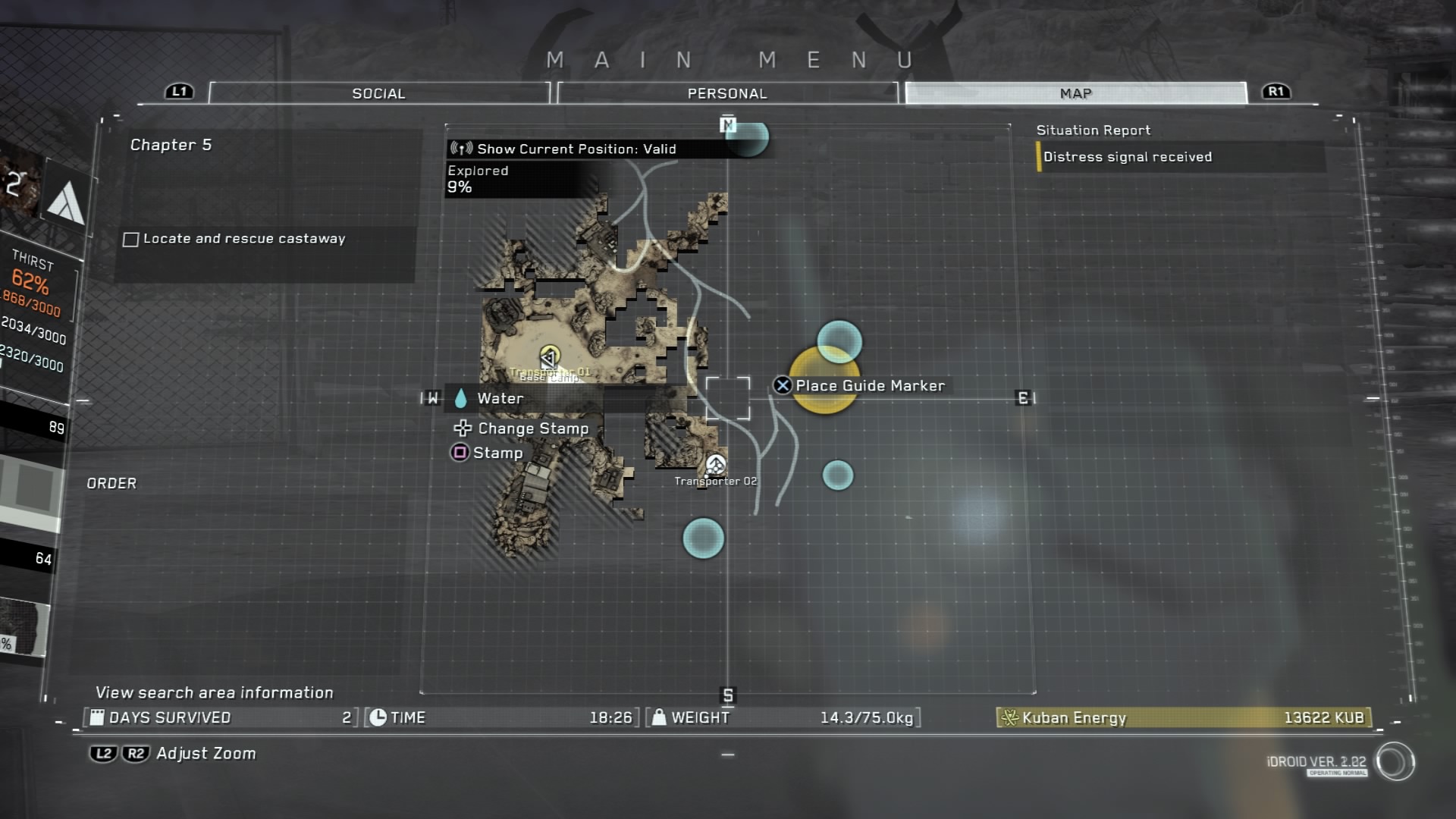This screenshot has width=1456, height=819.
Task: Select the Kuban Energy bar
Action: point(1183,717)
